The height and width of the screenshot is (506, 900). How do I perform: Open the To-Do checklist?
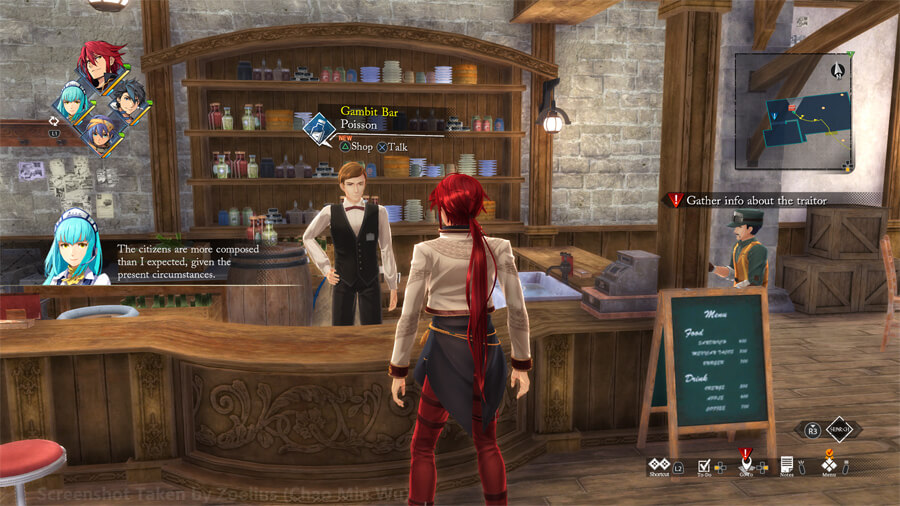pyautogui.click(x=704, y=466)
